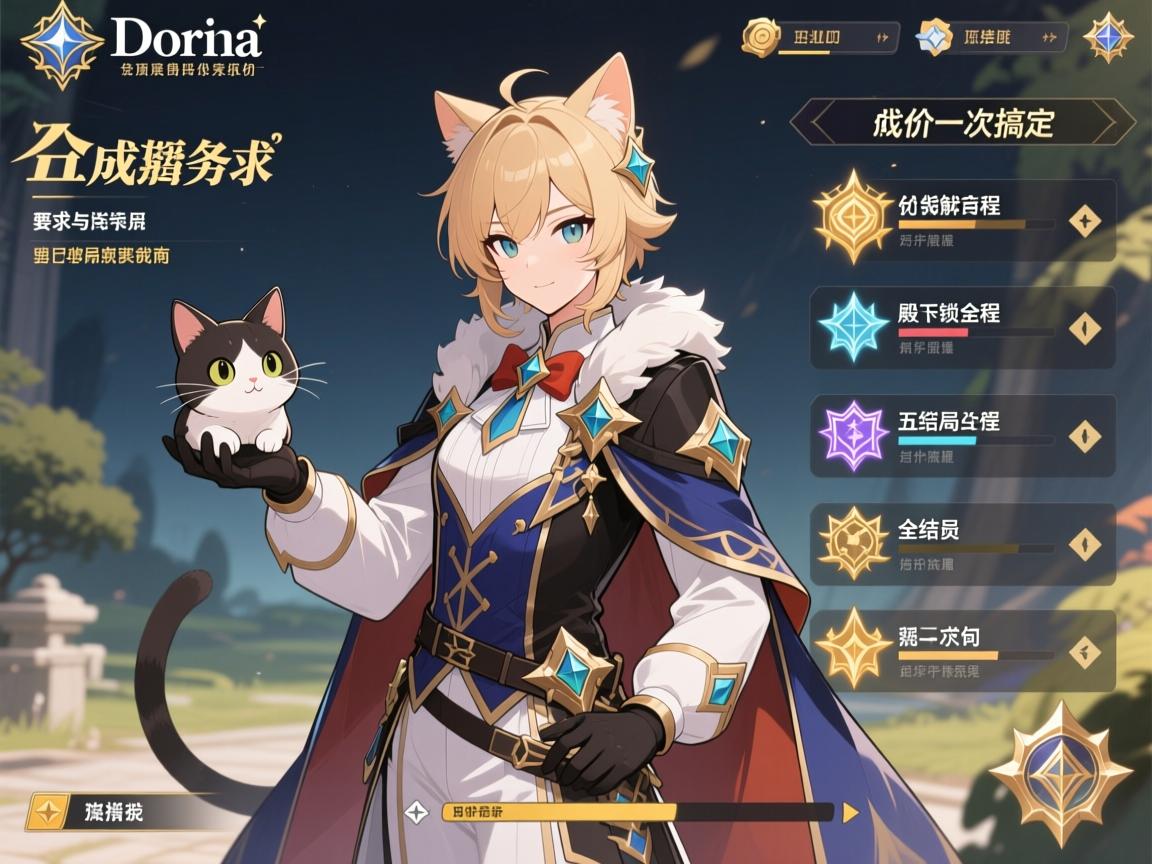Select the 成价一次搞定 header banner
The width and height of the screenshot is (1152, 864).
[962, 123]
